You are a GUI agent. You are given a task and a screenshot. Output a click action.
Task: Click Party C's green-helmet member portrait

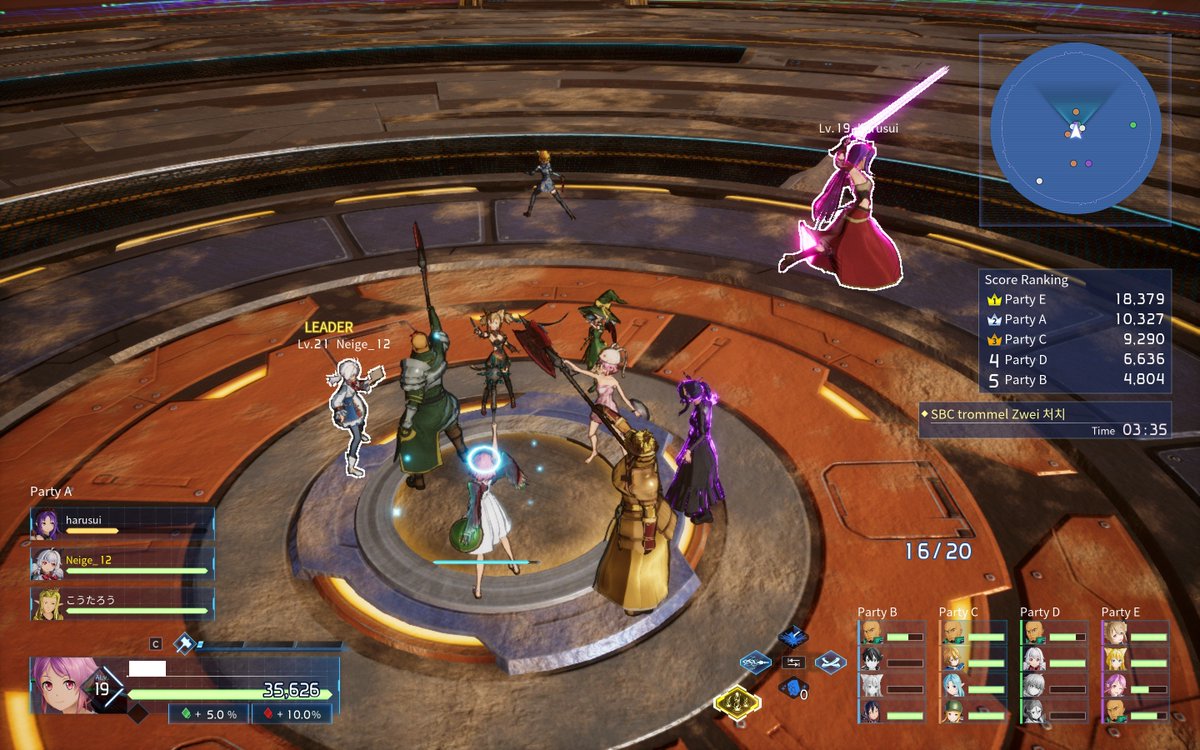coord(953,711)
